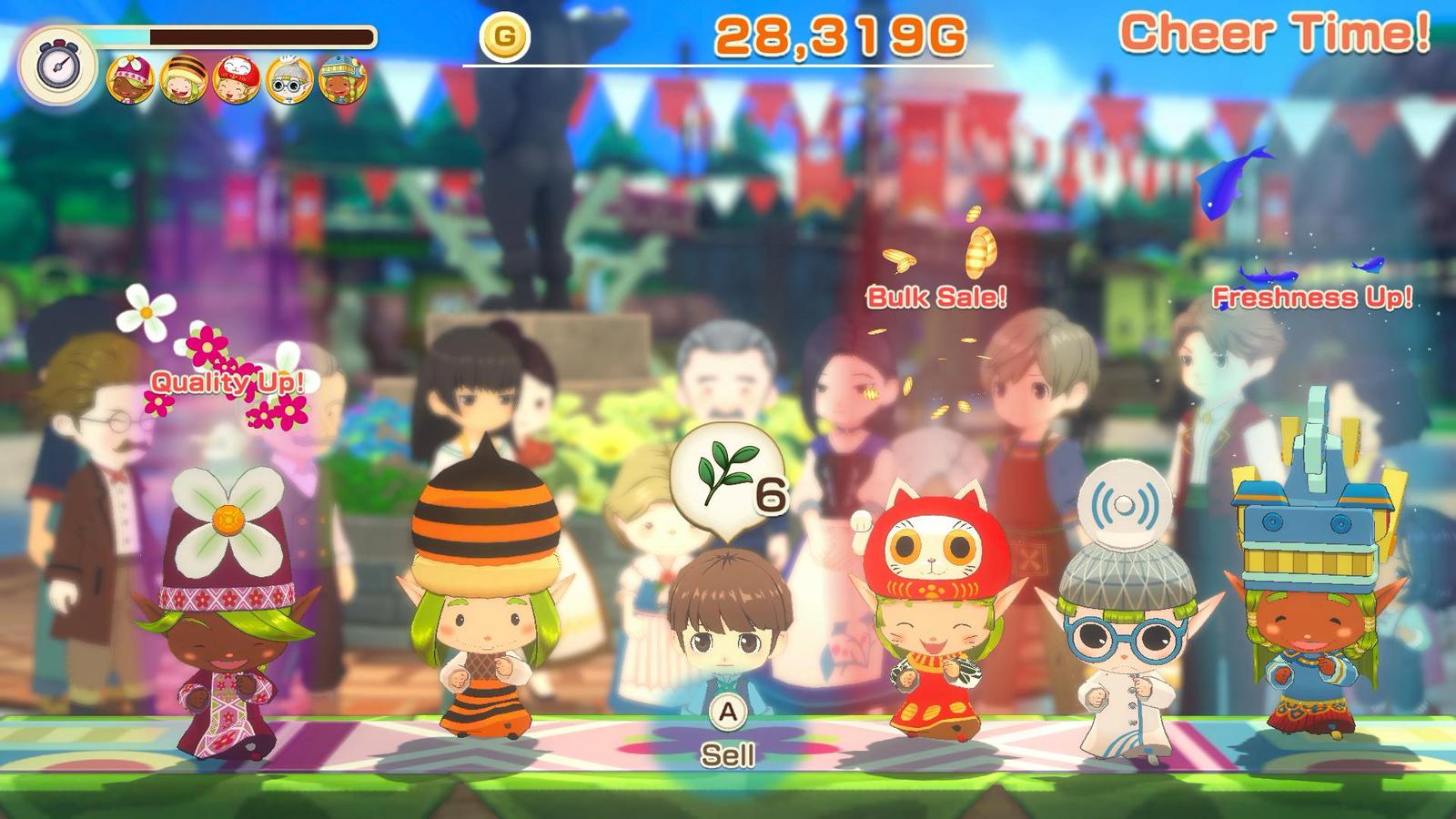Select the glasses-wearing sprite portrait icon
The image size is (1456, 819).
(291, 79)
